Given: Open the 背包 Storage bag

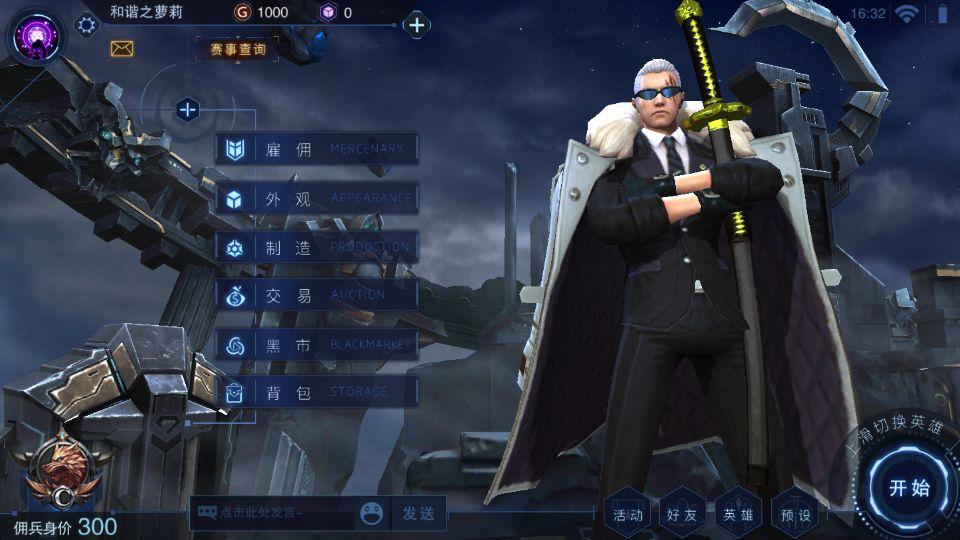Looking at the screenshot, I should pos(316,392).
